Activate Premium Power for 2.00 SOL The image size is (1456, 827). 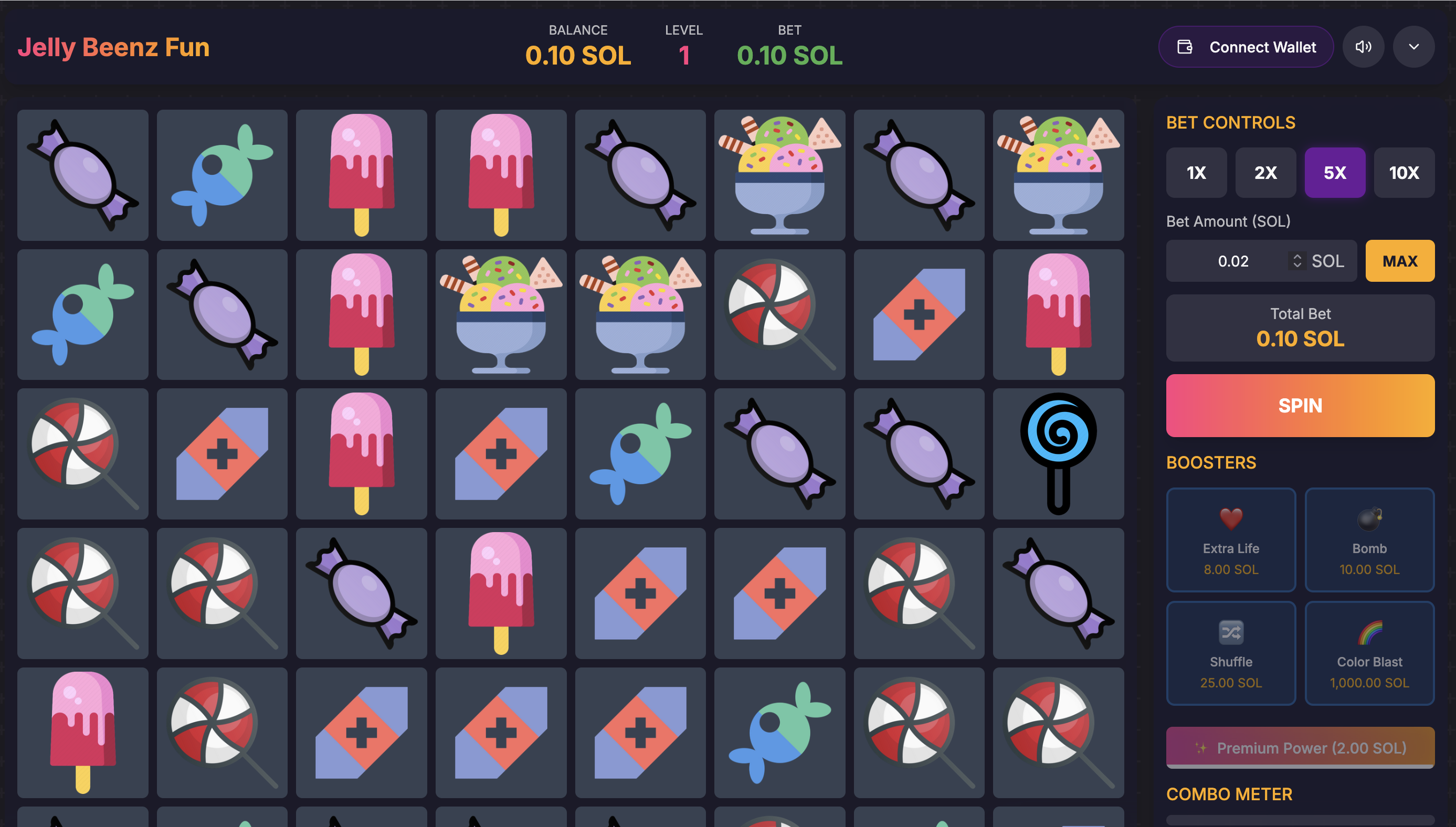[x=1300, y=747]
